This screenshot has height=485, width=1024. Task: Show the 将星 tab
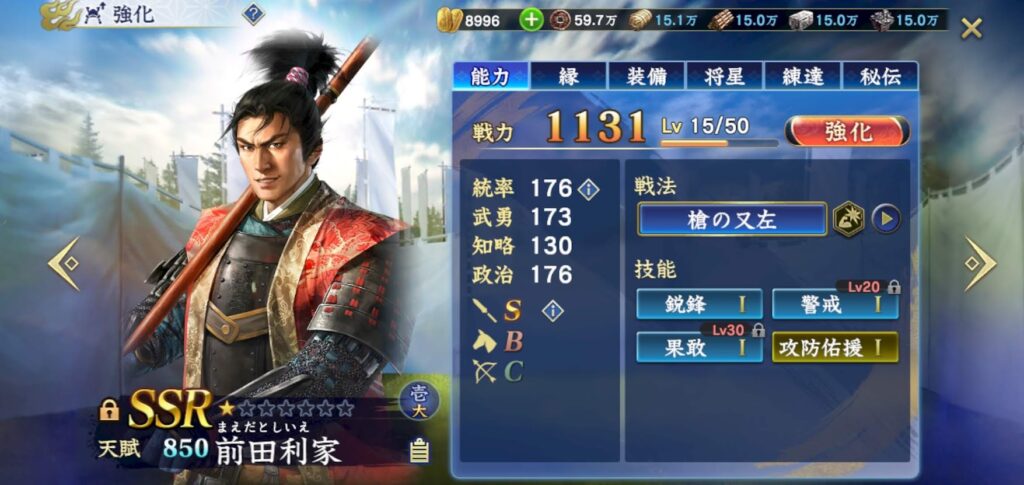pos(724,75)
